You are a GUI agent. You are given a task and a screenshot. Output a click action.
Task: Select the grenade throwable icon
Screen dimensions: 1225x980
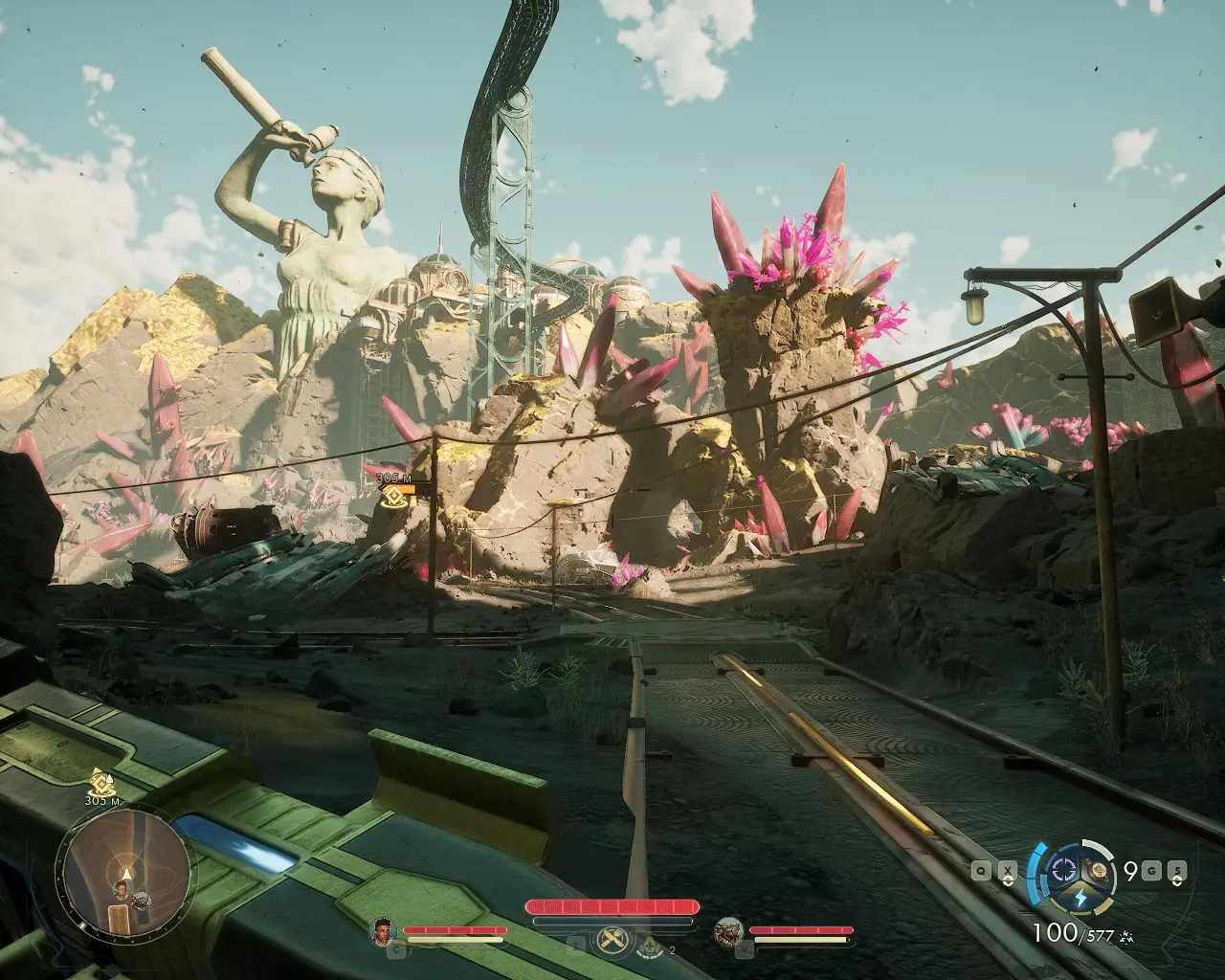click(1101, 871)
